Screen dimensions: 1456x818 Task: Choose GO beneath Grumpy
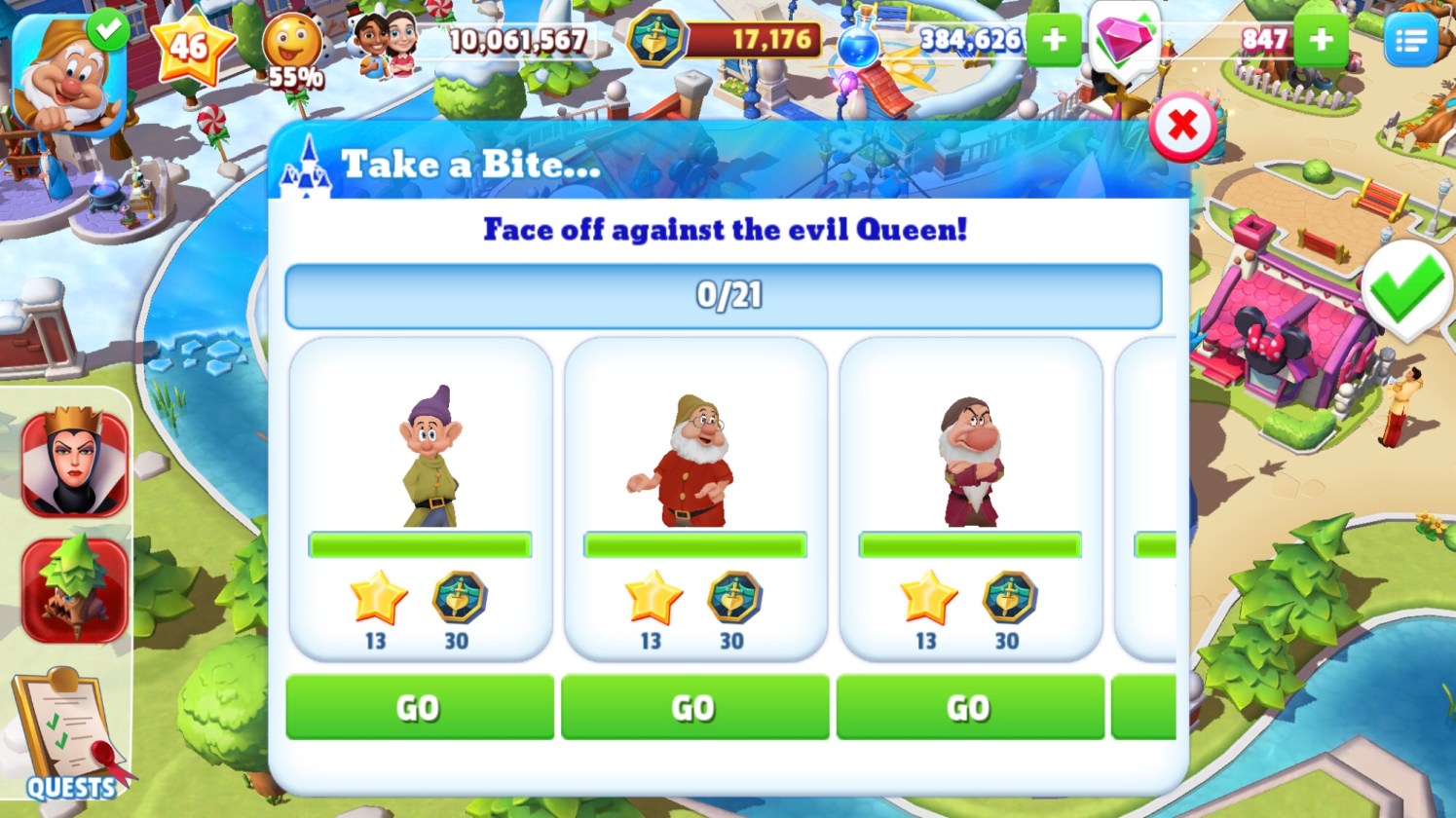coord(970,707)
